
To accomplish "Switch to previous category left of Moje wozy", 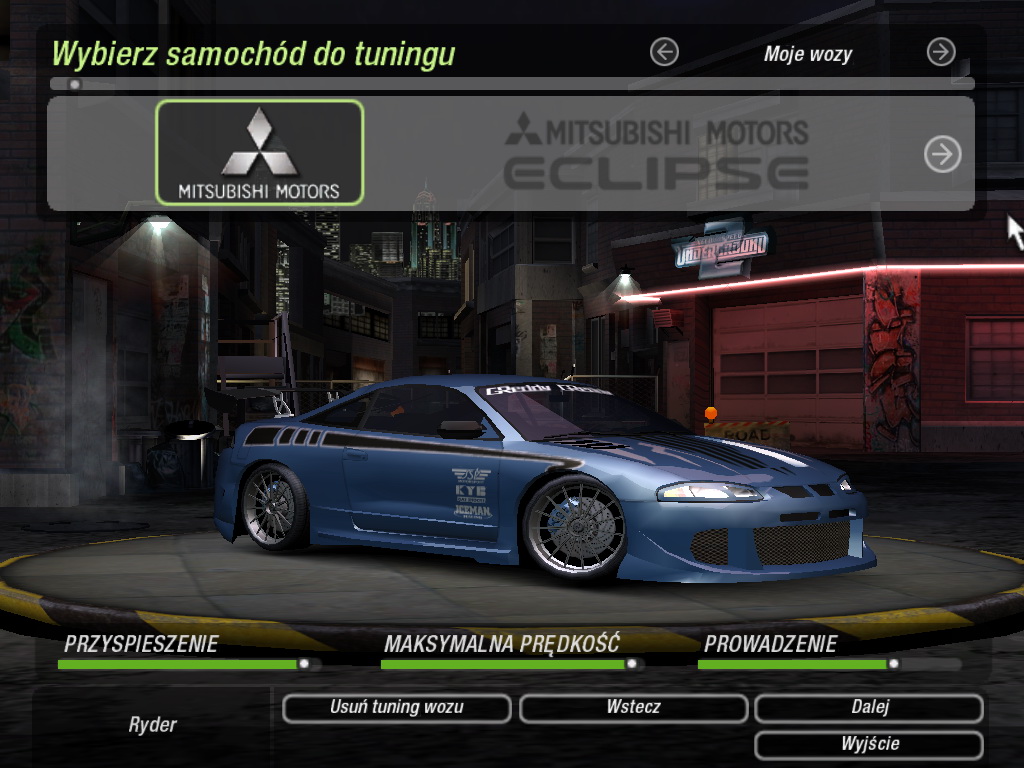I will pyautogui.click(x=664, y=52).
